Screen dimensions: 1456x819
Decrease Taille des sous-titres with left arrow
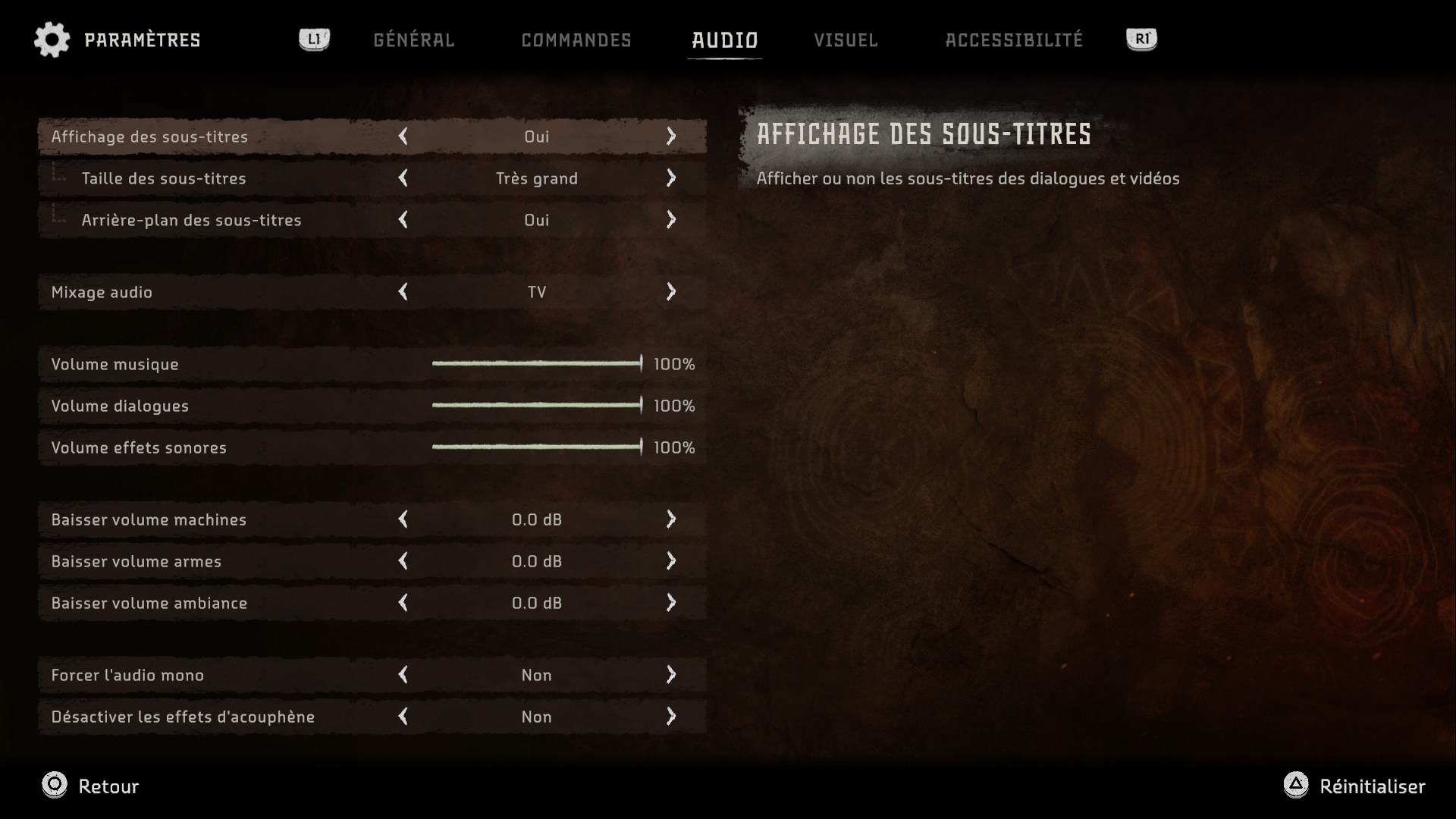[x=403, y=178]
